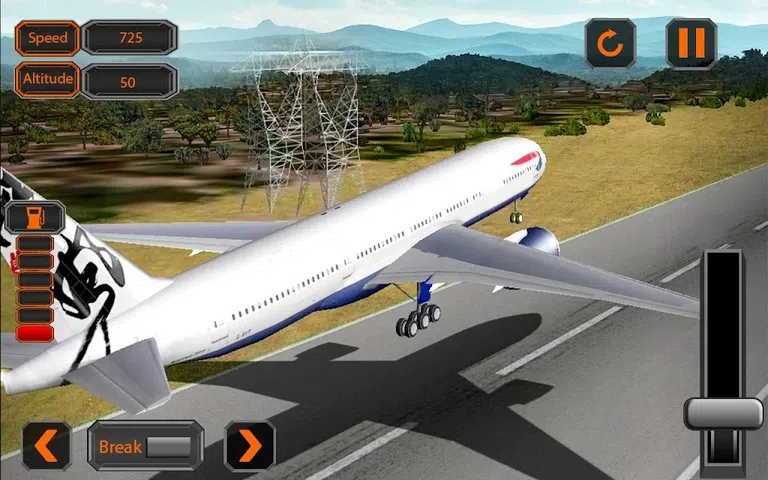
Task: Steer left with the left arrow button
Action: pos(47,445)
